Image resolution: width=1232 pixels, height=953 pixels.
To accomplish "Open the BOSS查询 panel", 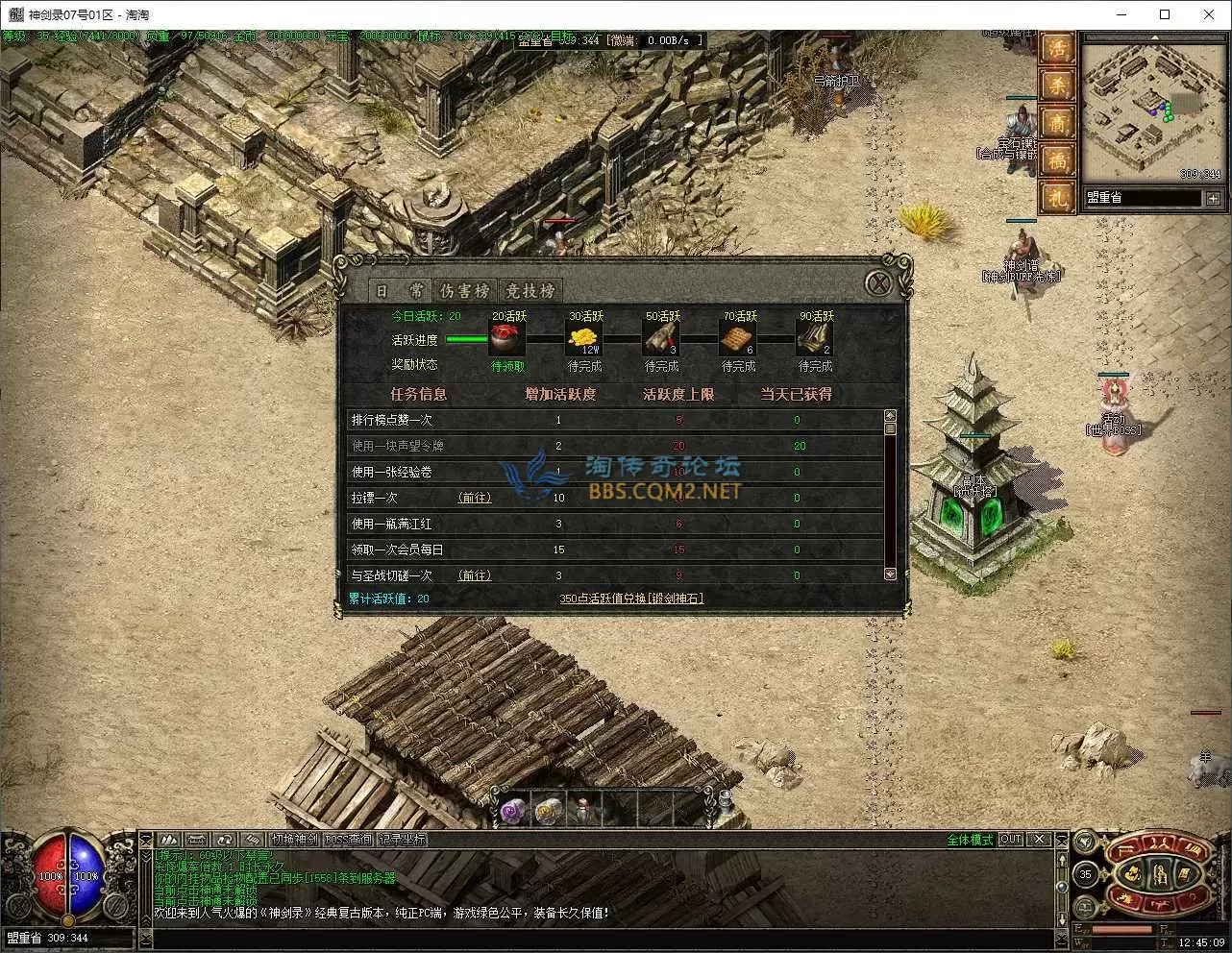I will tap(348, 839).
